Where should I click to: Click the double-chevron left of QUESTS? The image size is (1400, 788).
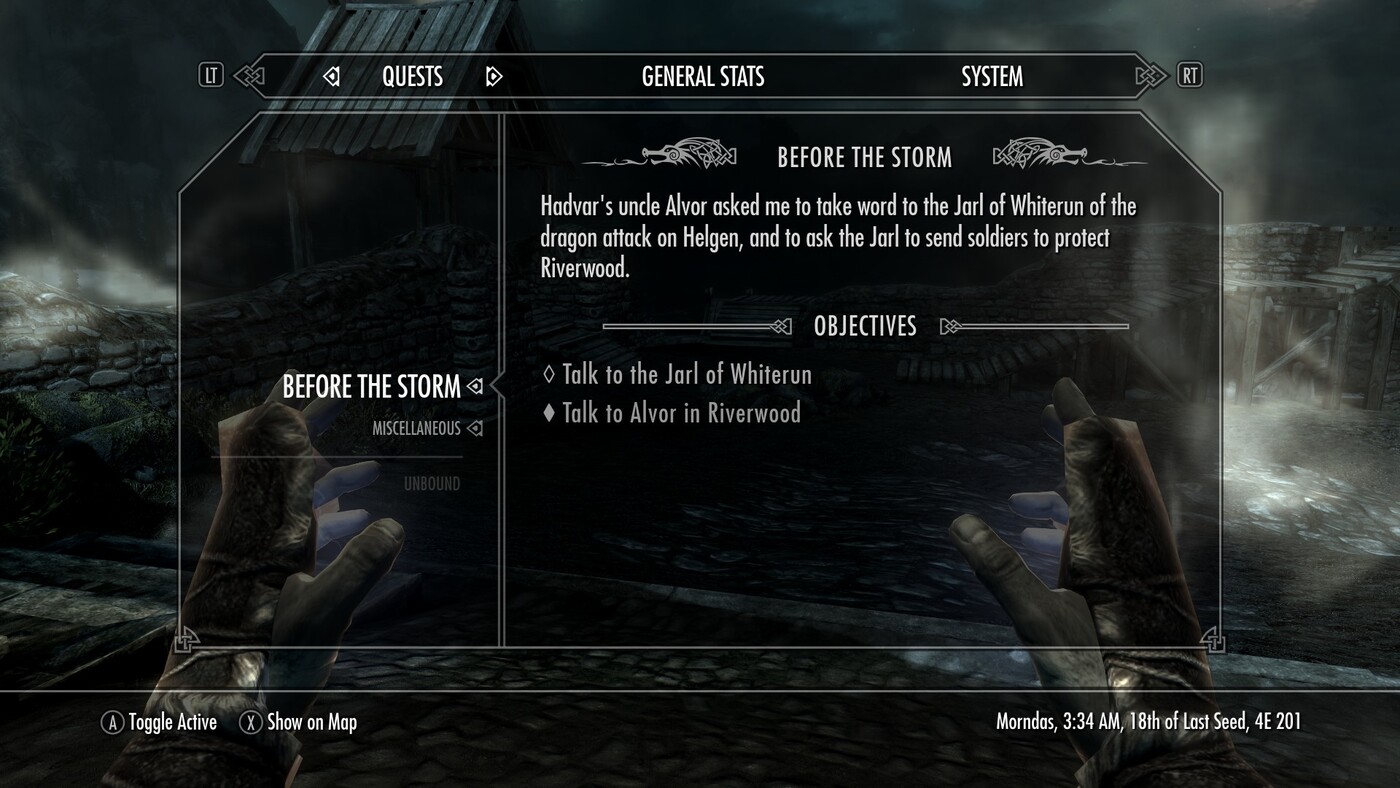pos(248,75)
